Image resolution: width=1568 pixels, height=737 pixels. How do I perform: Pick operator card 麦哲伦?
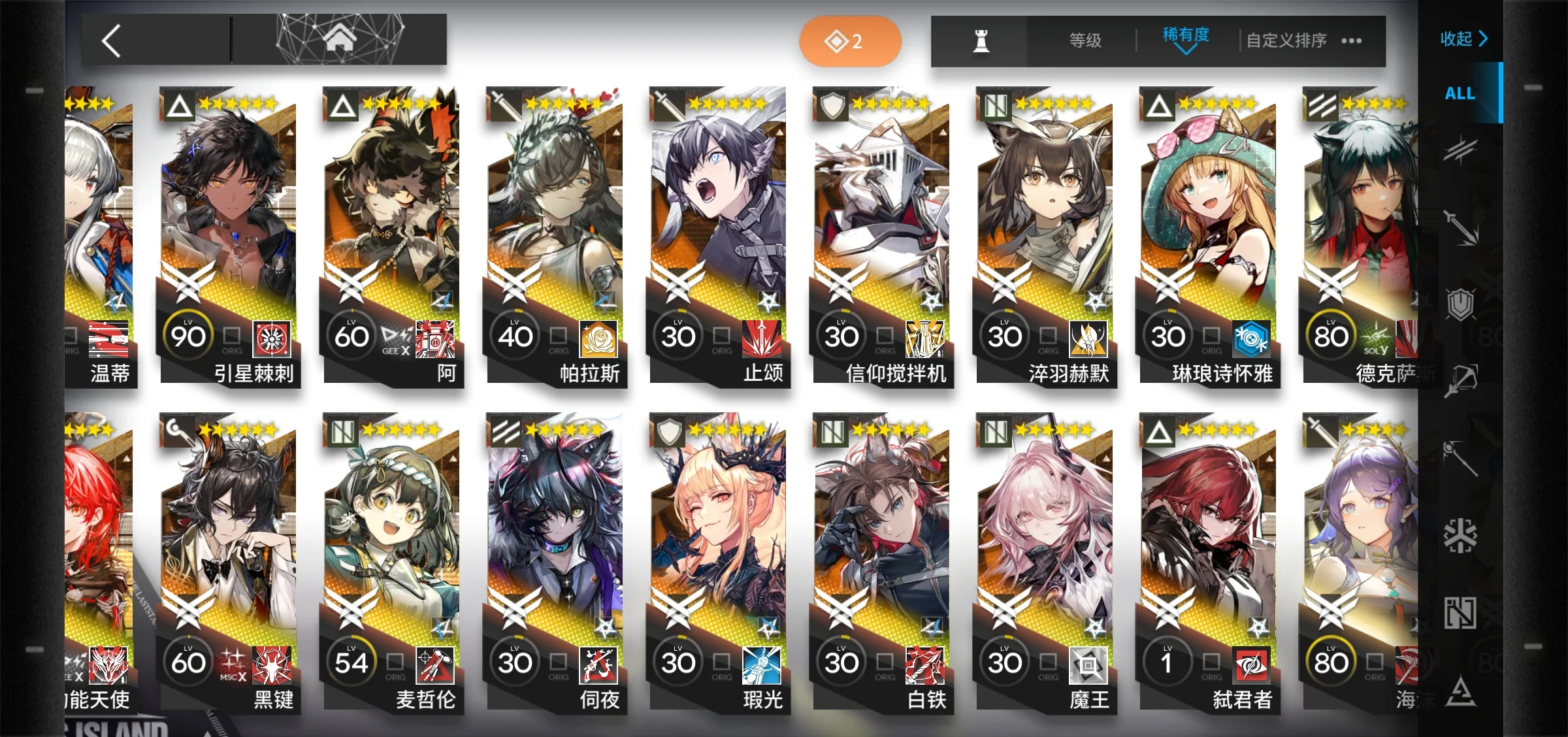(x=392, y=562)
